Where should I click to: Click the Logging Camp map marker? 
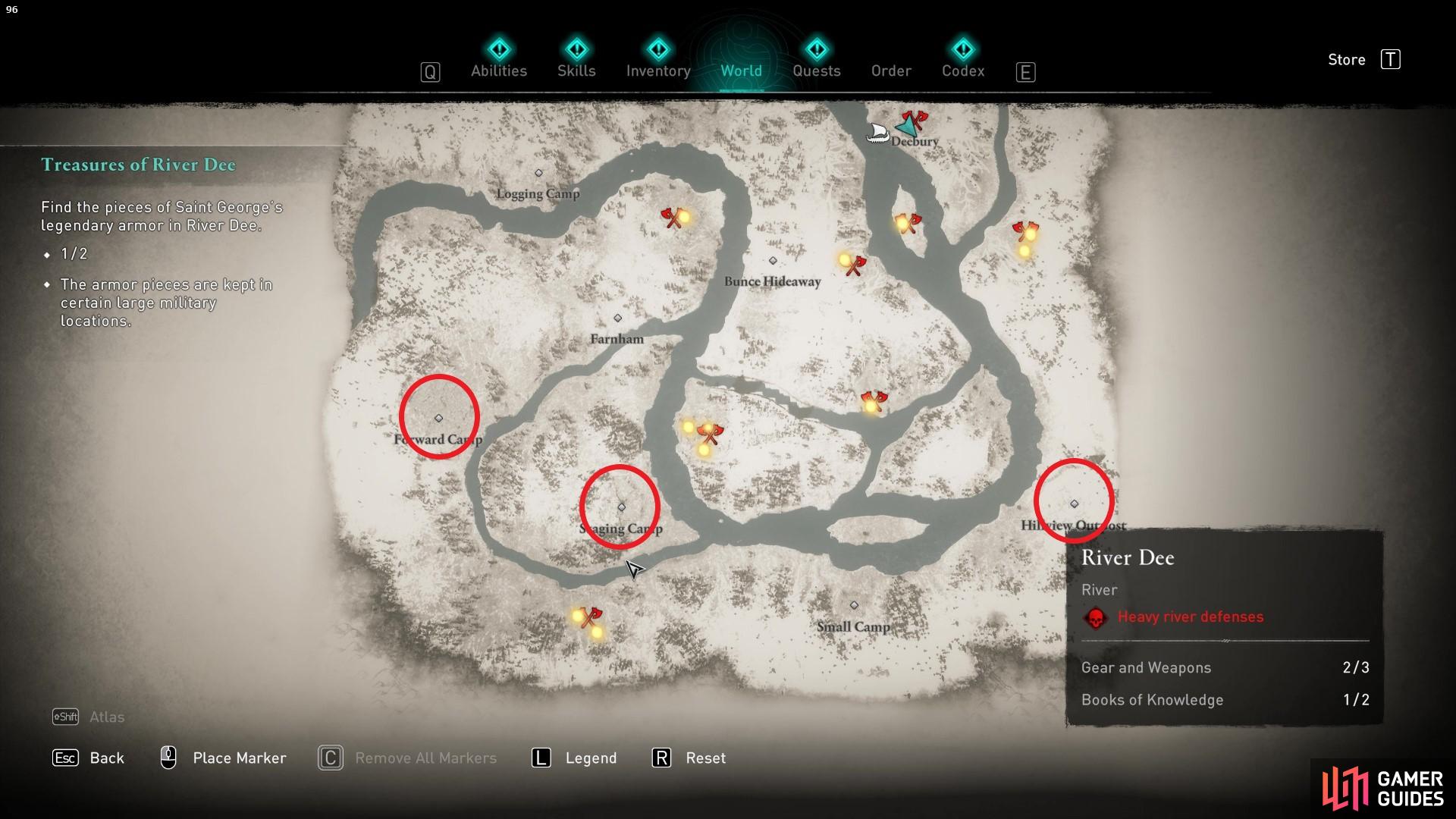tap(538, 173)
